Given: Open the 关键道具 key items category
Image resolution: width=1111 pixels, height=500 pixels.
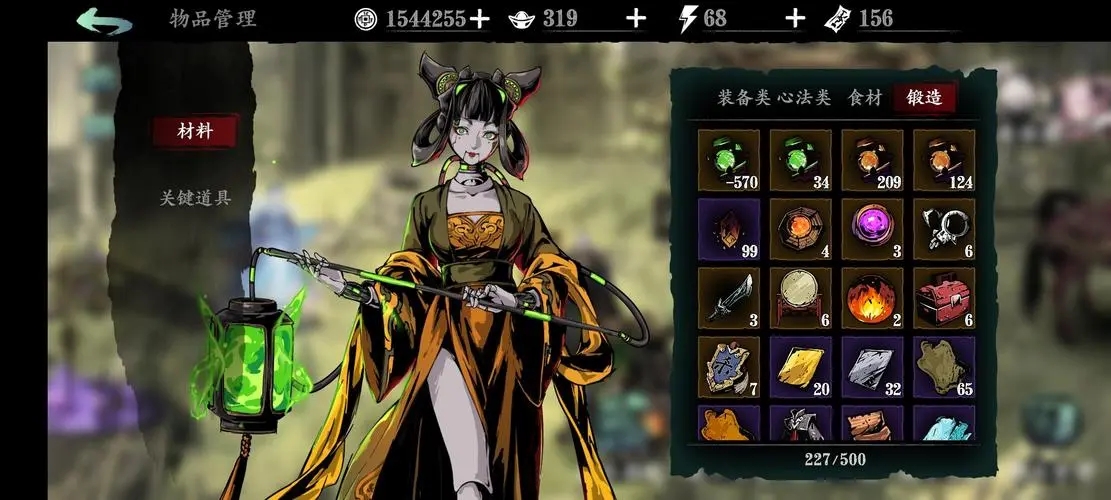Looking at the screenshot, I should coord(195,198).
